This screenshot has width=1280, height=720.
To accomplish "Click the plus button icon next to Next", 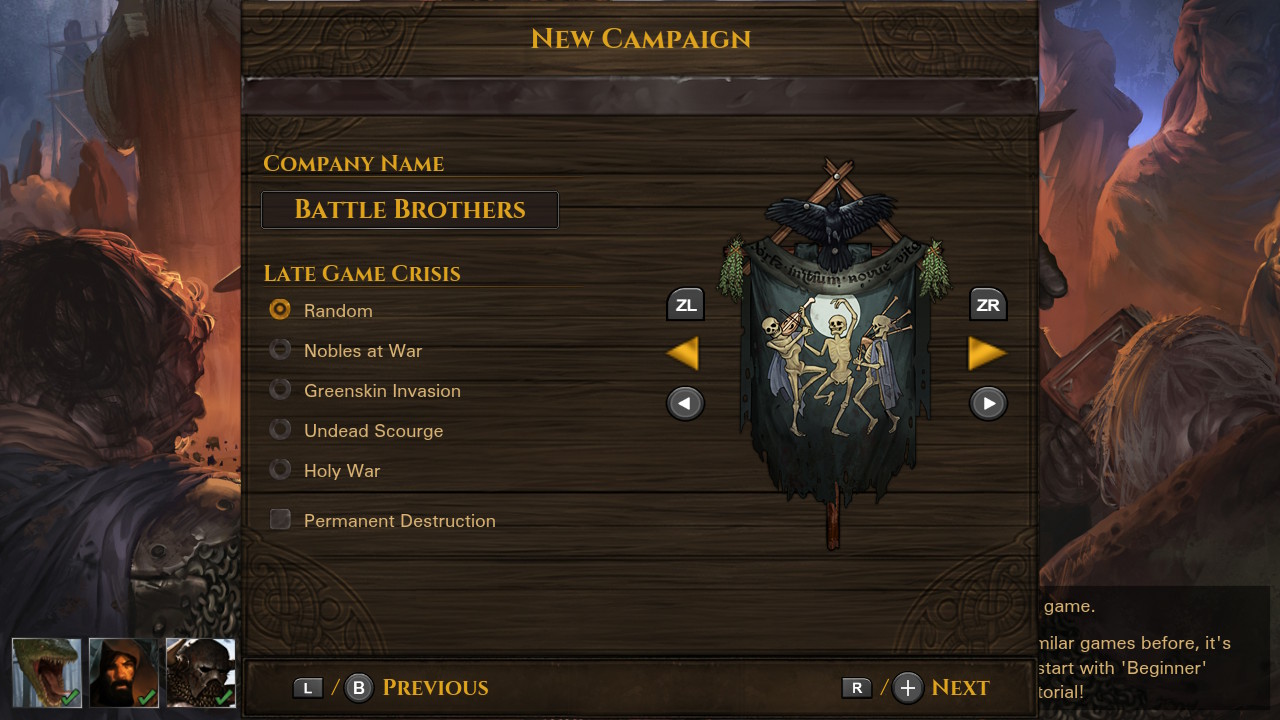I will point(906,687).
